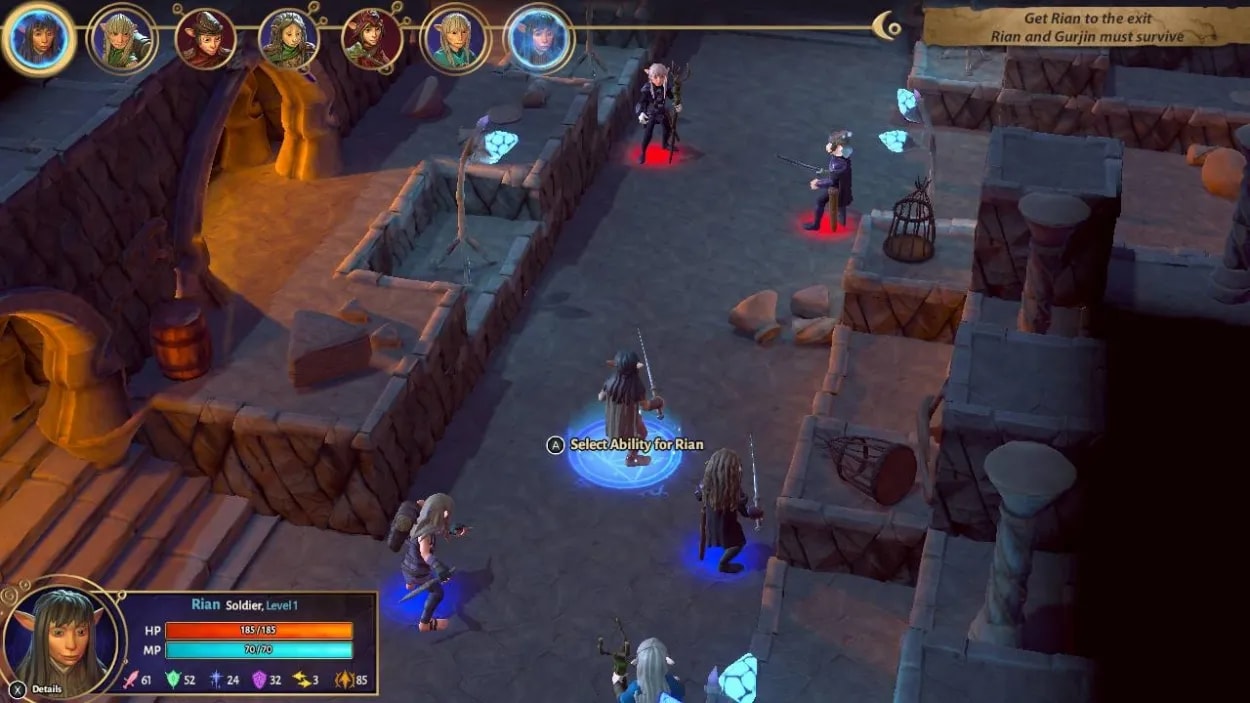Select the wavy-haired green-scarf ally portrait
Viewport: 1250px width, 703px height.
point(288,39)
